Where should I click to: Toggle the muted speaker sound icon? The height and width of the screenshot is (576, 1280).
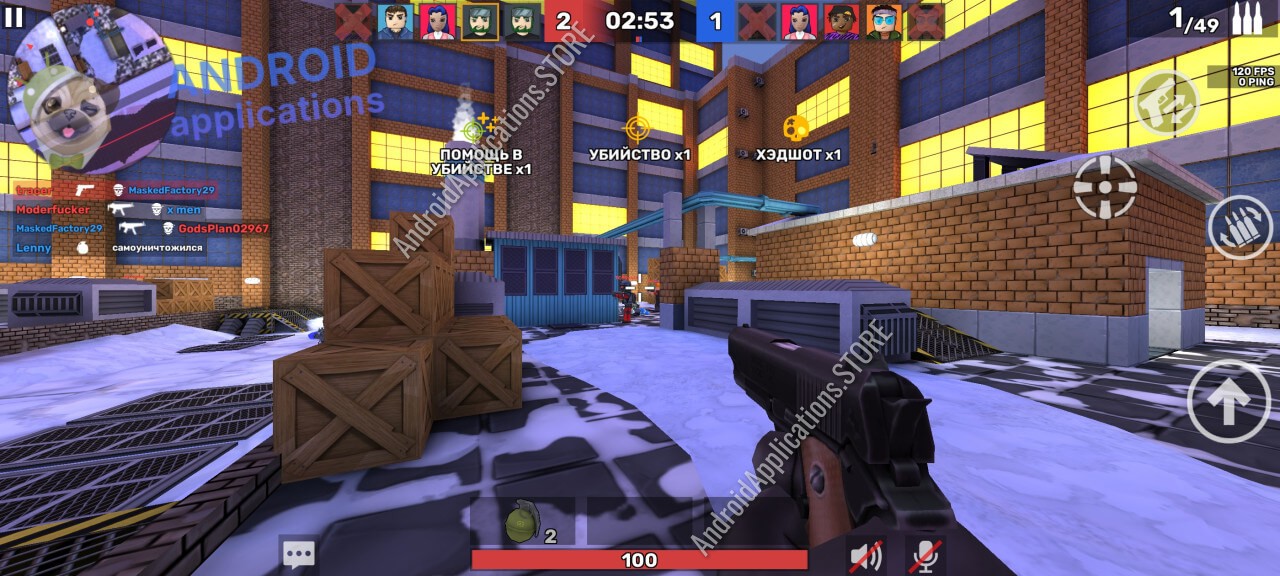pos(865,555)
